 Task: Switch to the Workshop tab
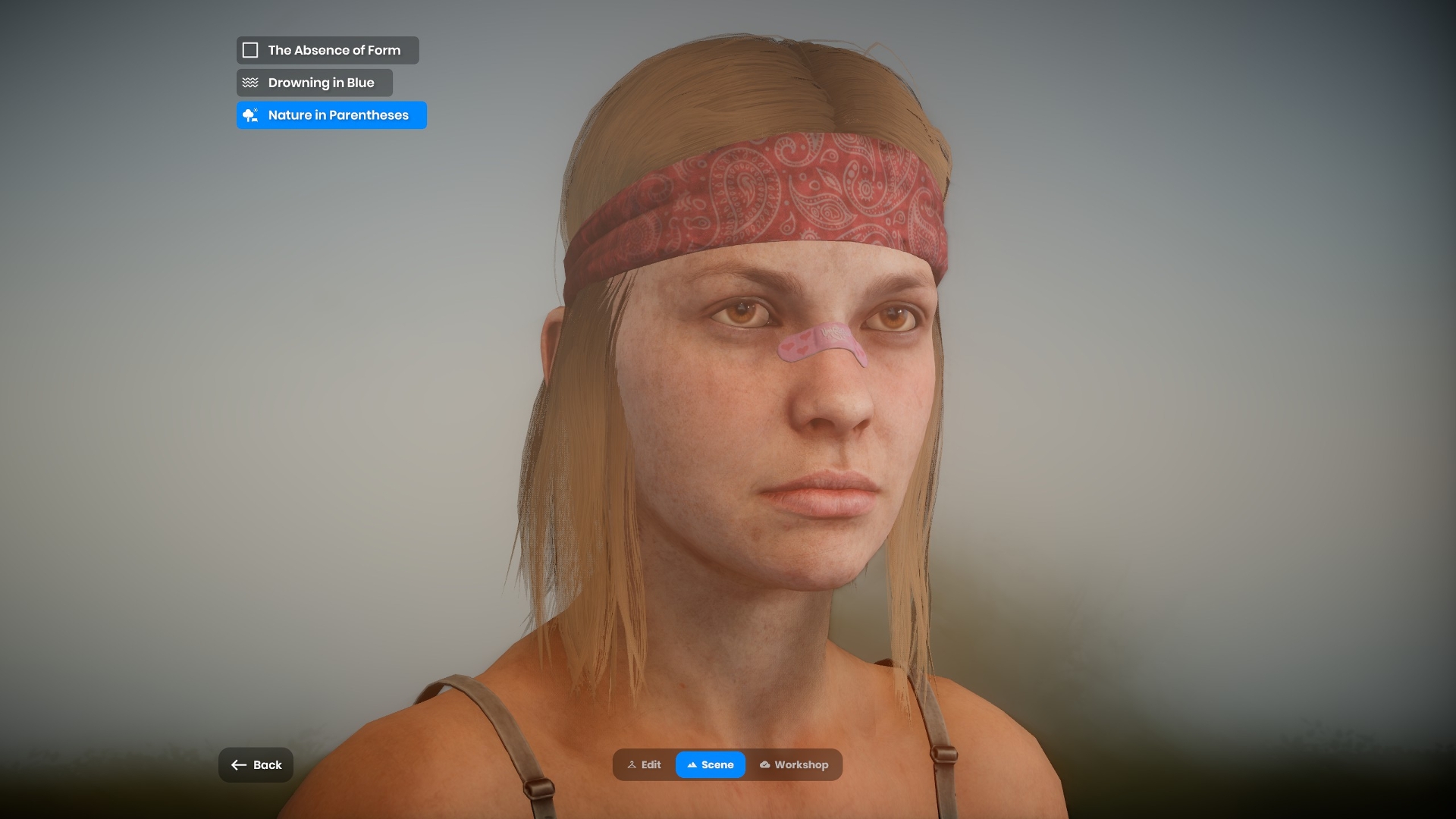(794, 765)
